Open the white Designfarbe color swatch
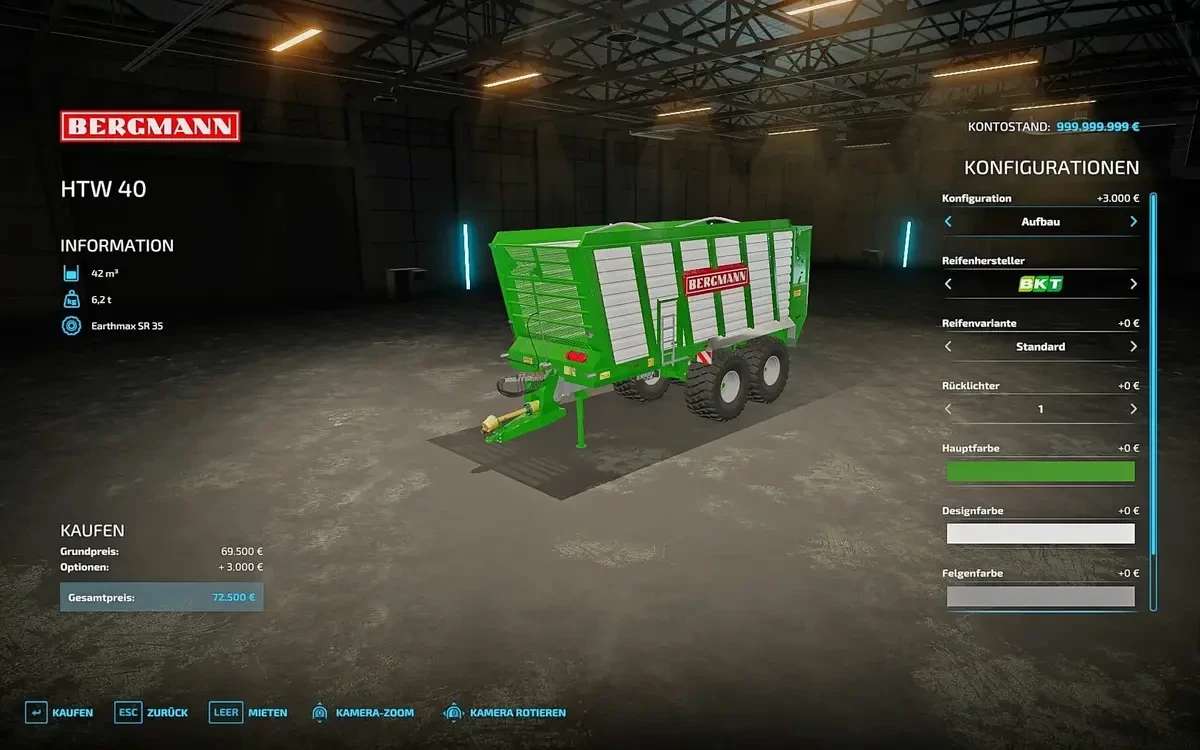This screenshot has width=1200, height=750. [1040, 534]
